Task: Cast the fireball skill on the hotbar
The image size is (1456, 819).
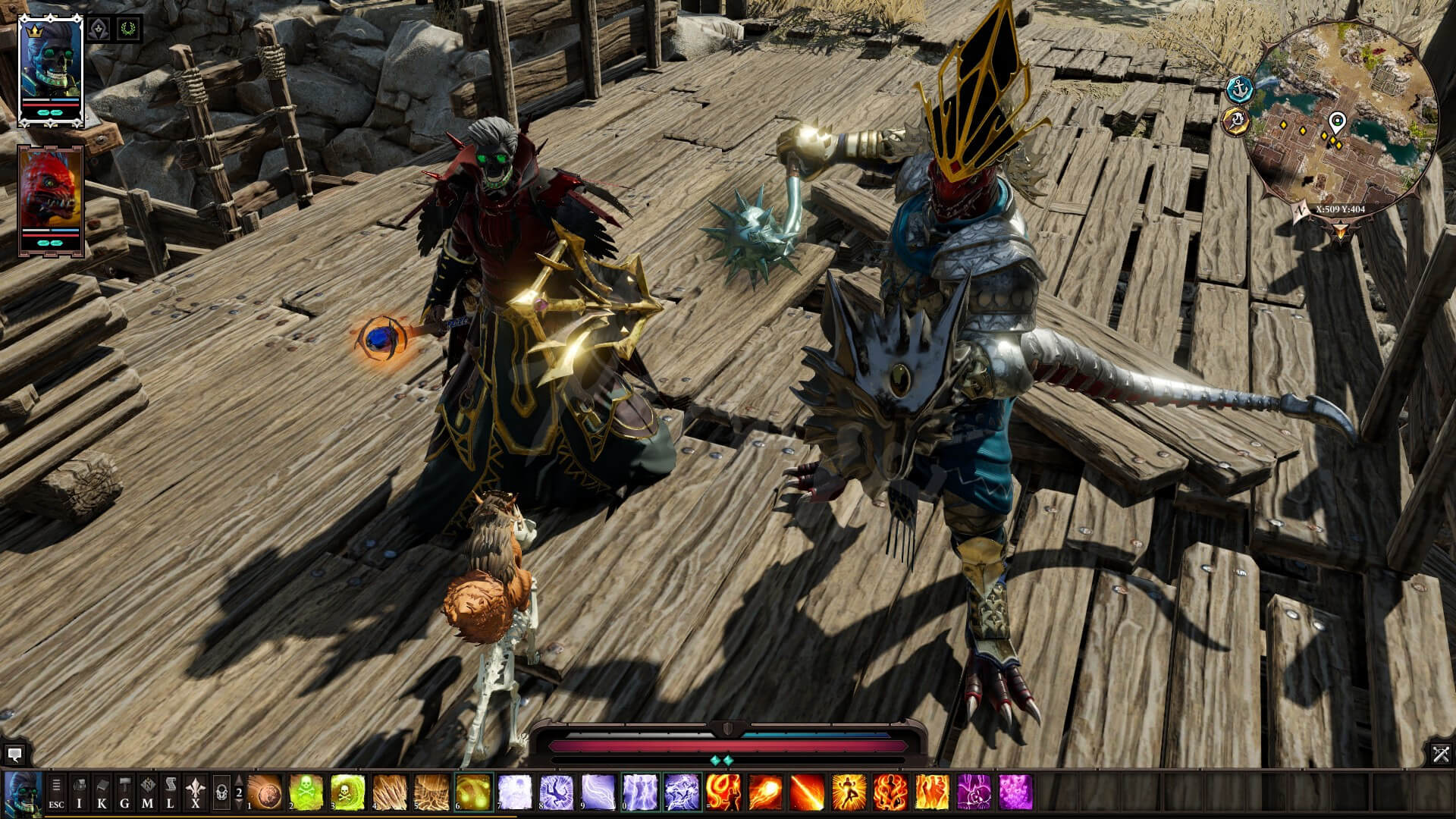Action: 765,792
